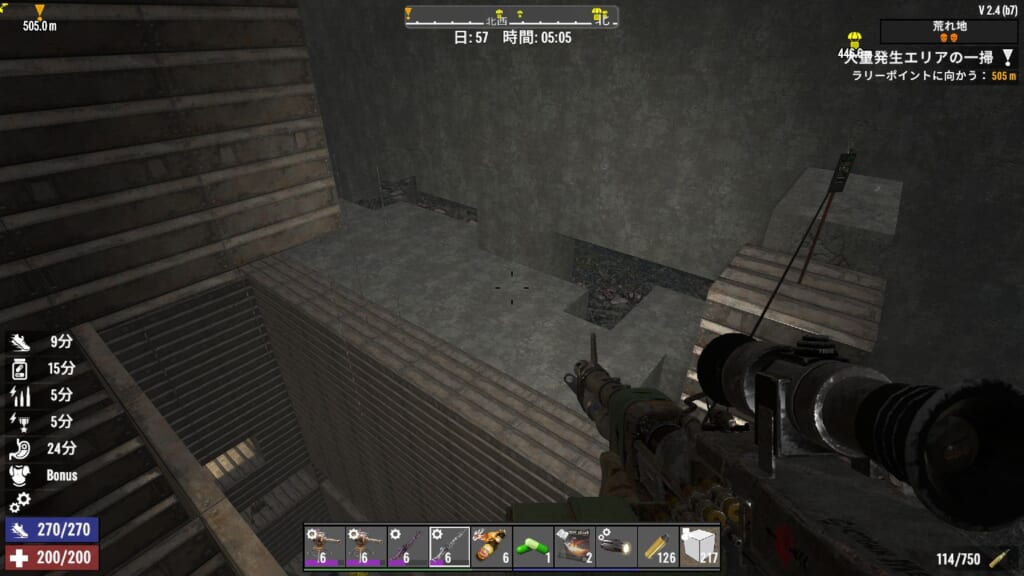Choose the green and white pill slot
This screenshot has width=1024, height=576.
point(532,546)
